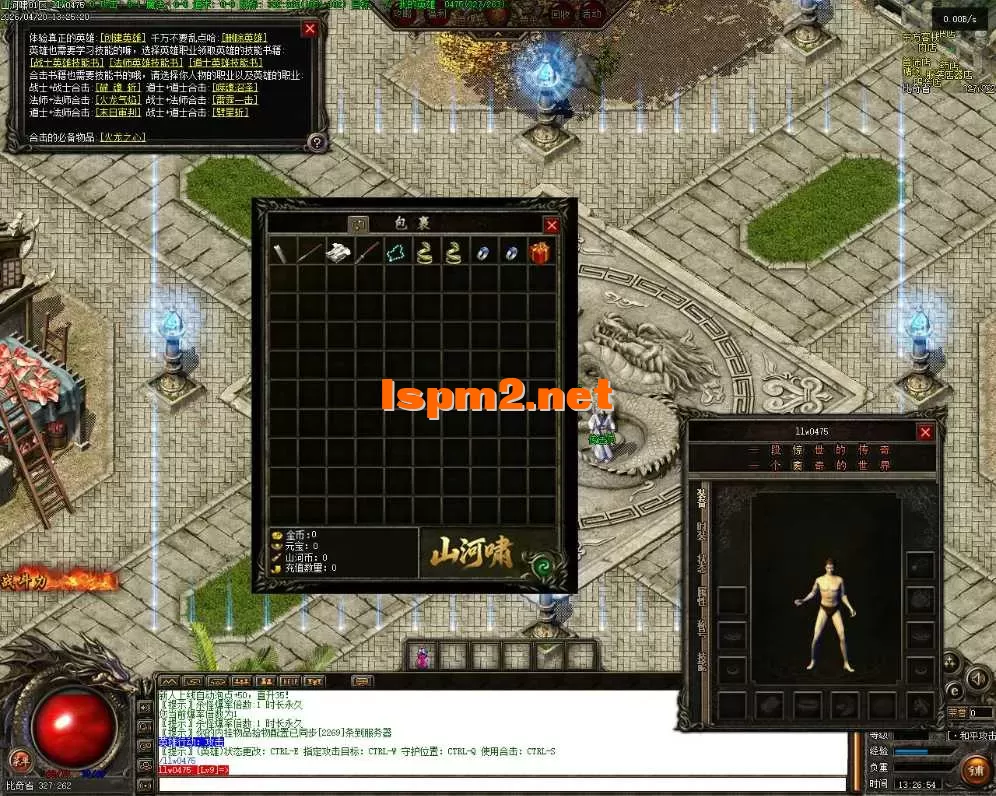Get the 火龙之心 required item link
Screen dimensions: 996x796
coord(123,137)
